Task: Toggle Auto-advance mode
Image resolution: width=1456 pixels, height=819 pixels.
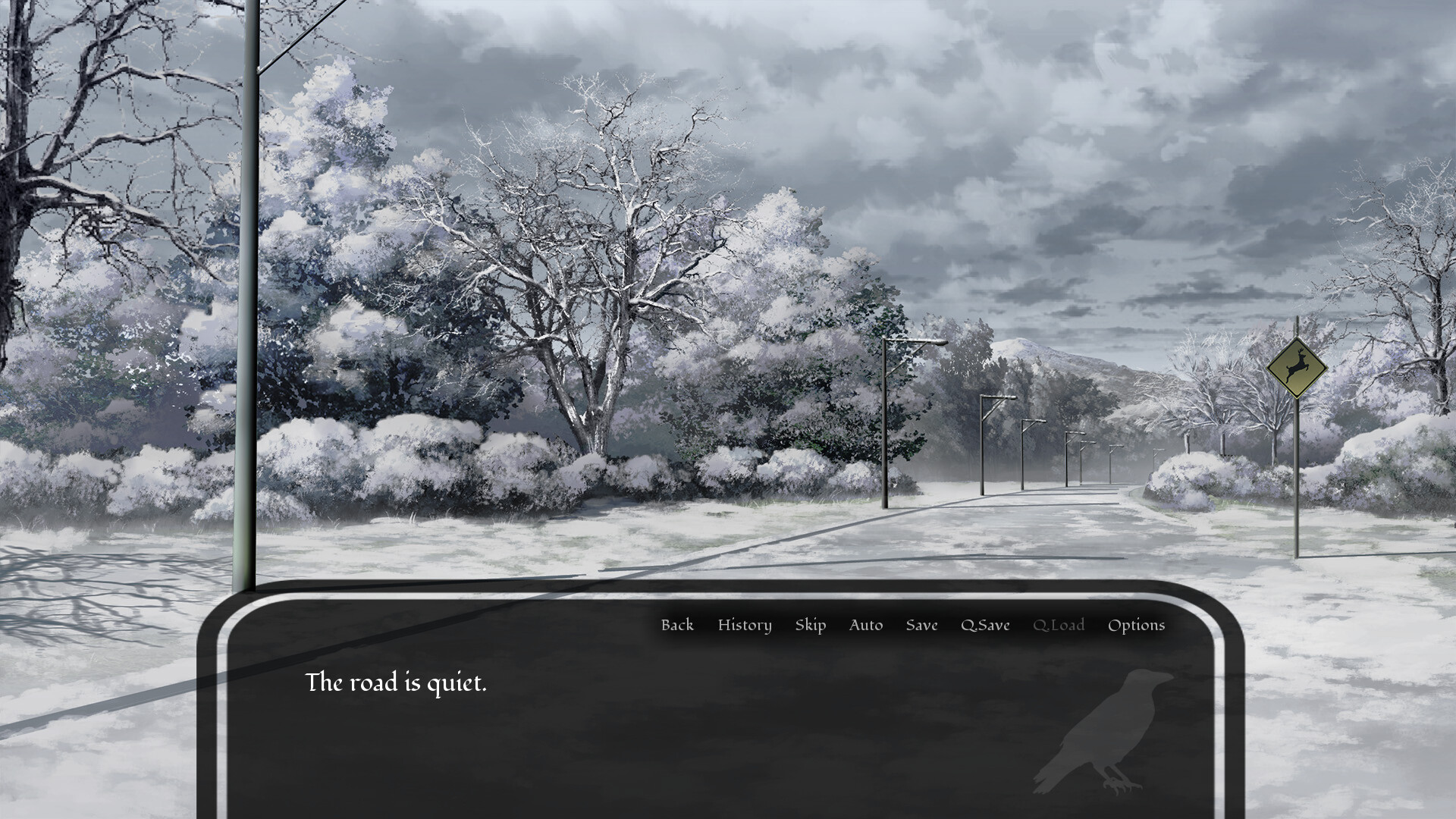Action: (866, 625)
